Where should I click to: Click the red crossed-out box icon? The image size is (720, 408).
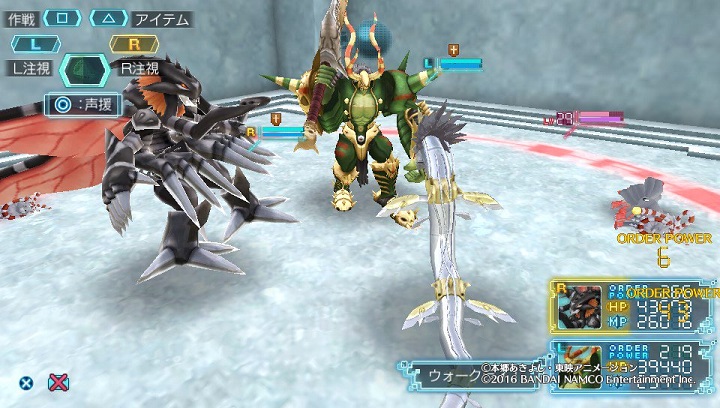pos(59,381)
